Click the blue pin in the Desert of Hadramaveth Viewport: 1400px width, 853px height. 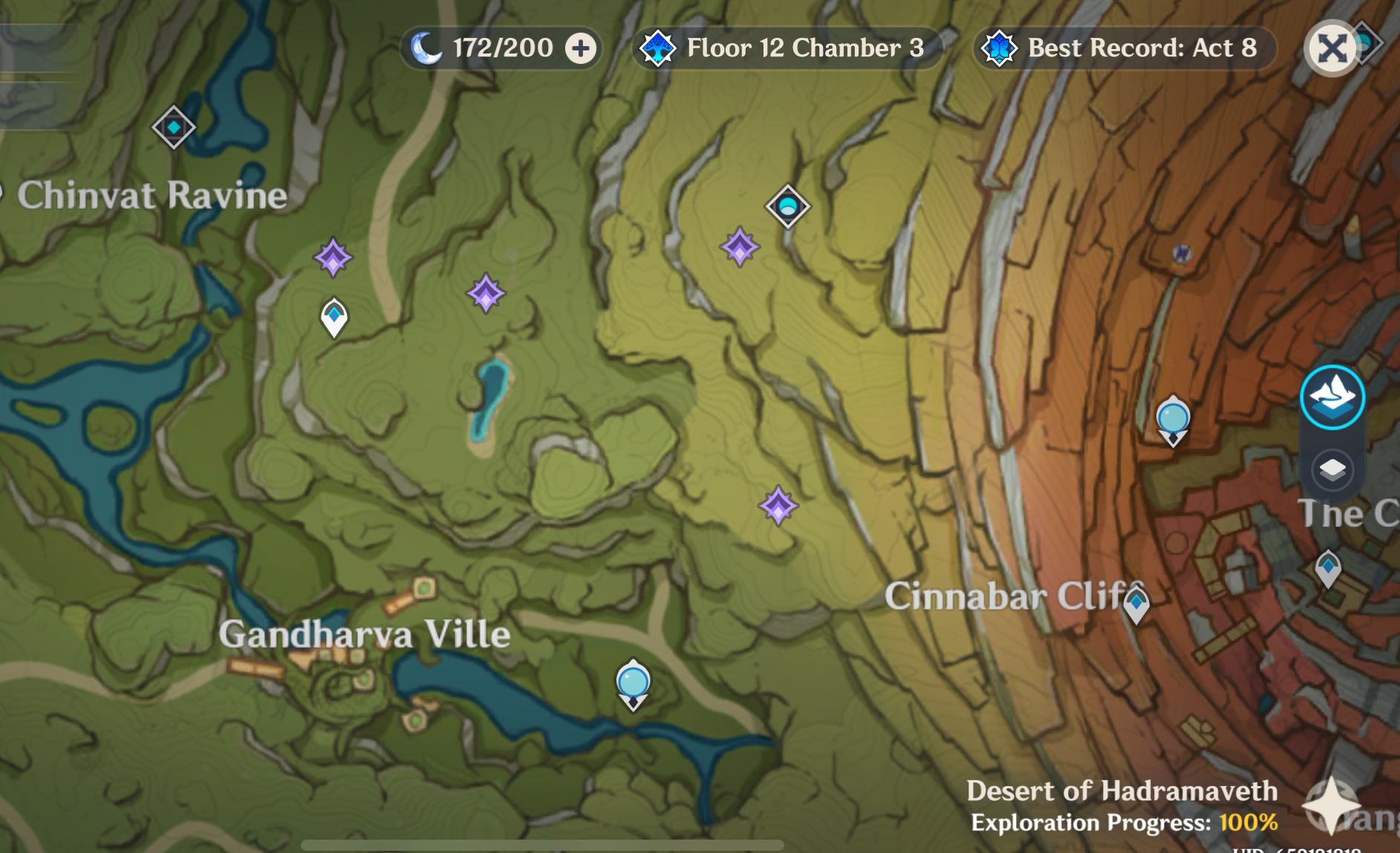[x=1173, y=419]
